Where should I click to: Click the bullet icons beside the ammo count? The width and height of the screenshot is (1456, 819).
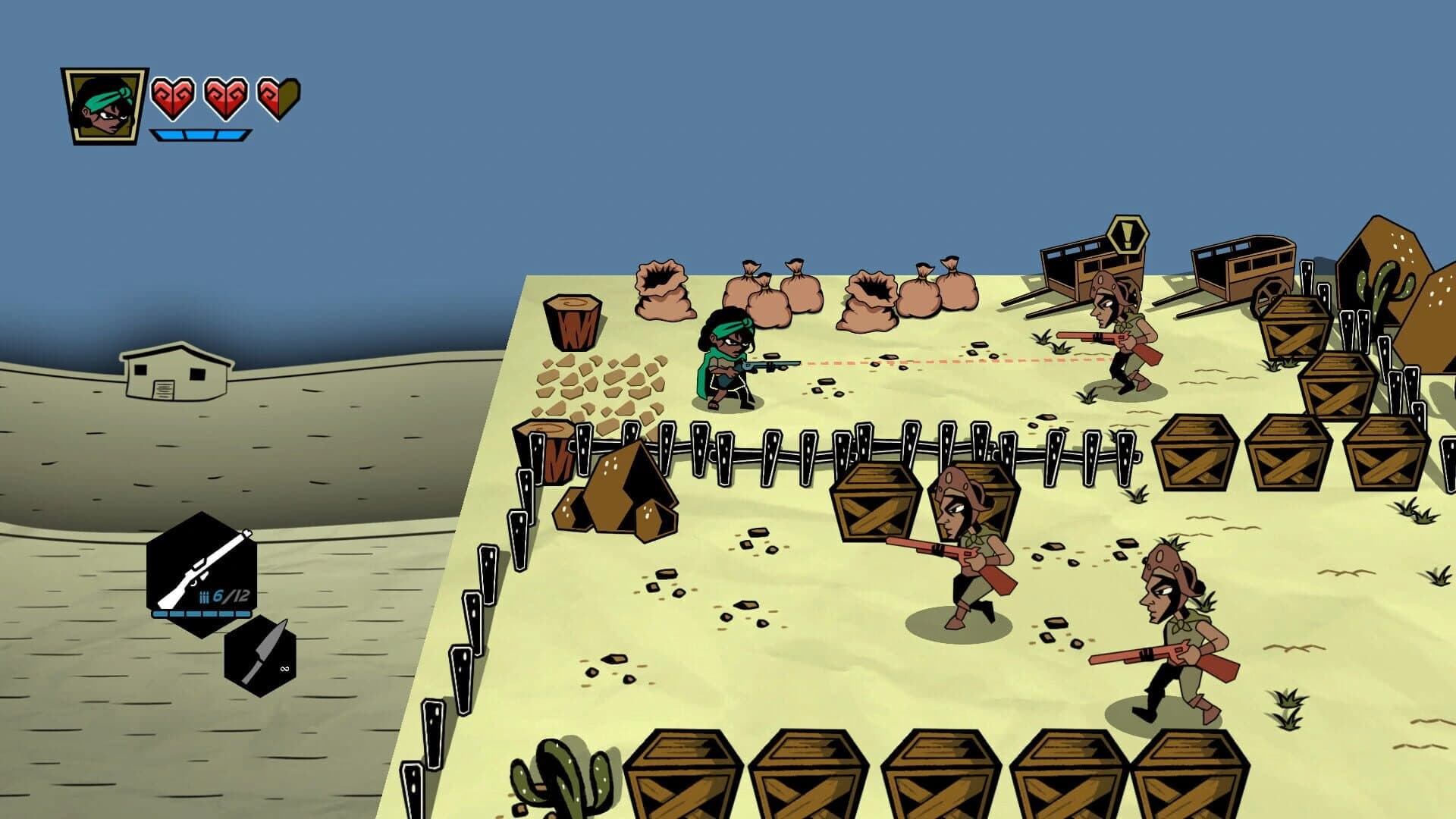[203, 595]
